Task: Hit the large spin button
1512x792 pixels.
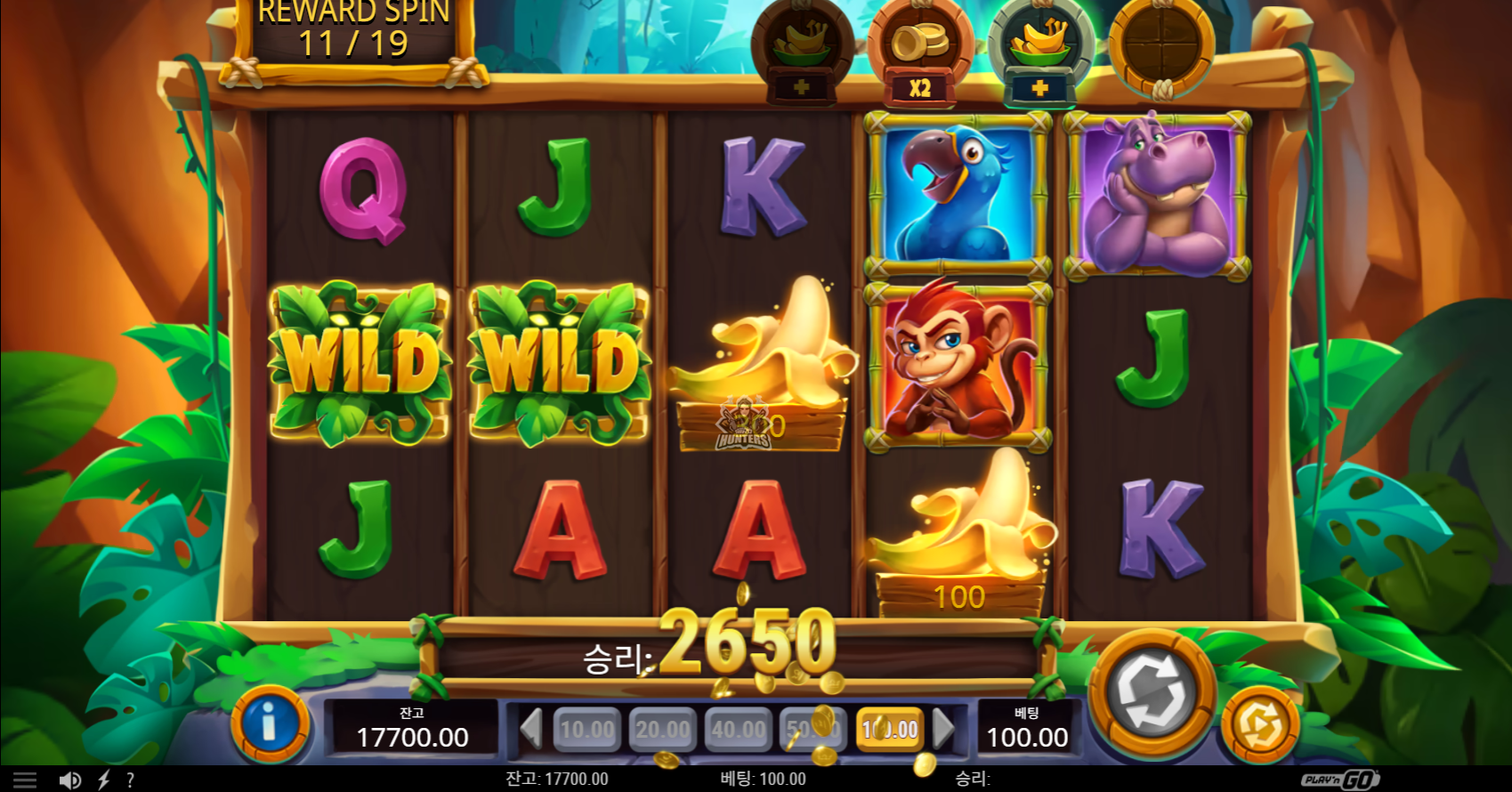Action: point(1152,691)
